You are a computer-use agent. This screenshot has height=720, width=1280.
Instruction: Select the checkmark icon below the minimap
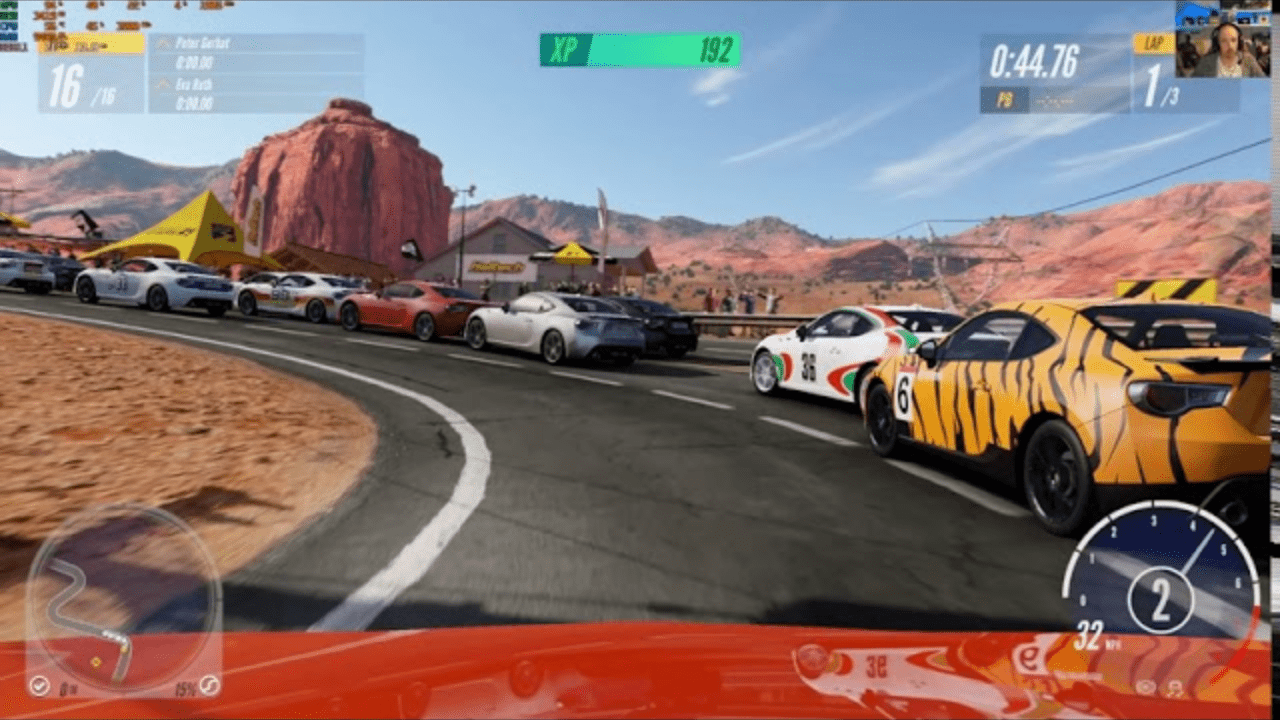point(39,686)
